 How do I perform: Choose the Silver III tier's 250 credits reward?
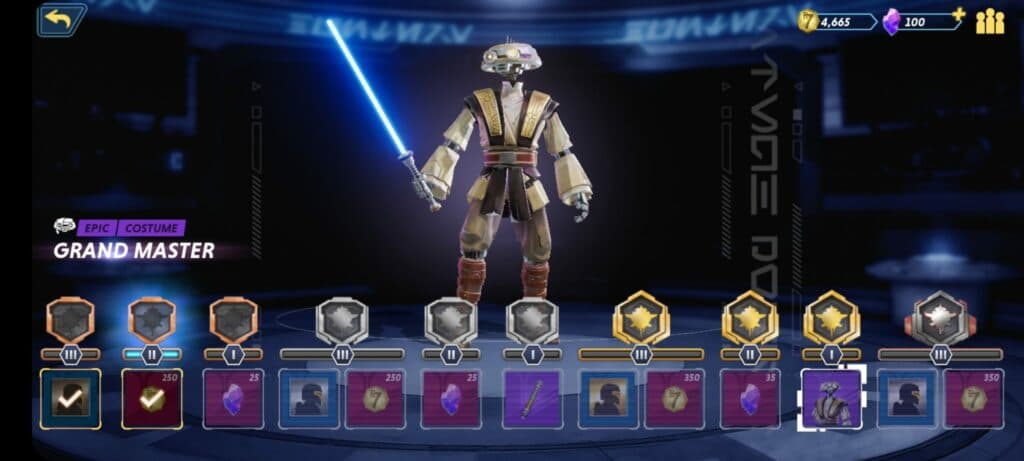(375, 399)
